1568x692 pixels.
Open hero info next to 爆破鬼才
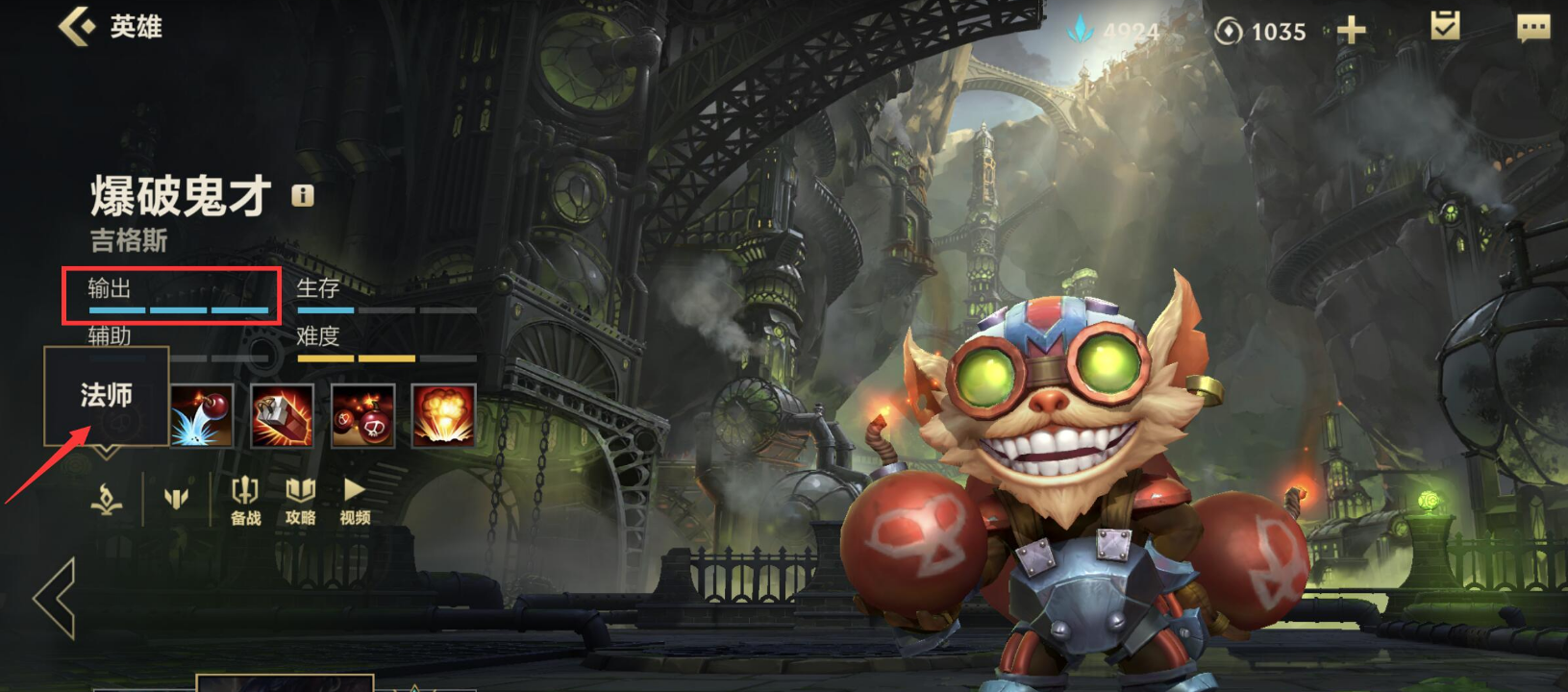(x=303, y=196)
